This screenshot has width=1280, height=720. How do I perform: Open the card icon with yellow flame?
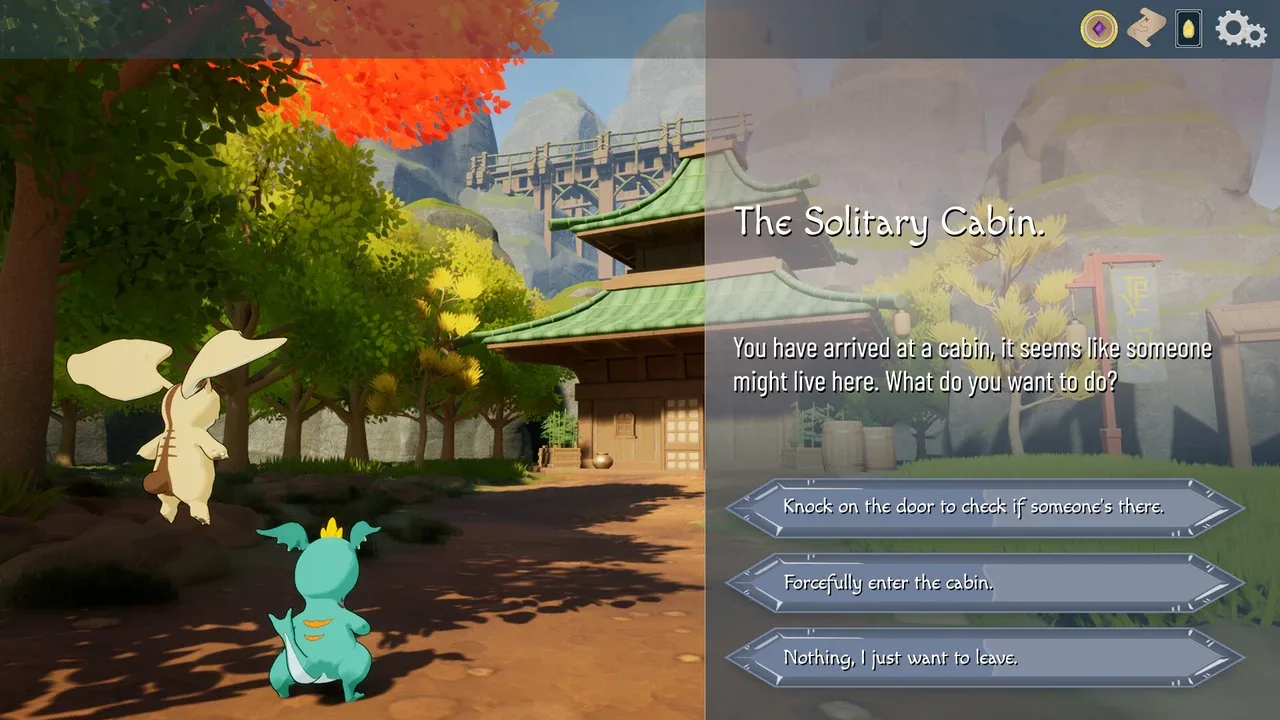1189,29
